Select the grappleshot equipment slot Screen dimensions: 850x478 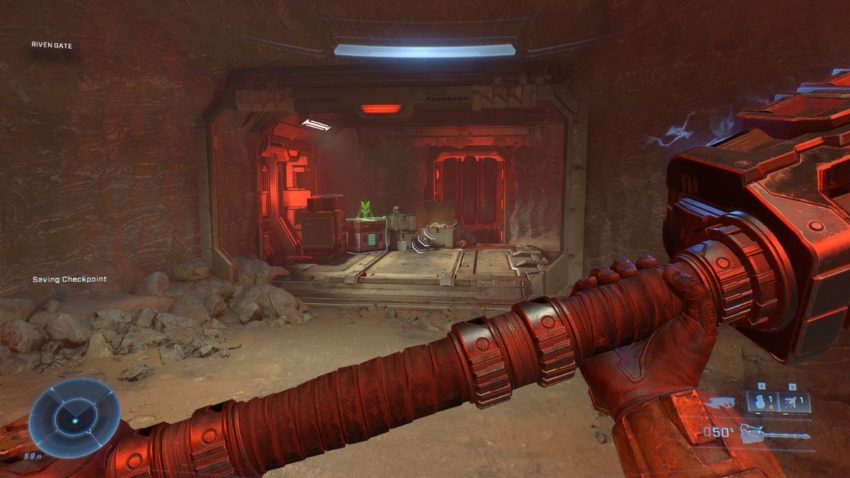pos(794,402)
